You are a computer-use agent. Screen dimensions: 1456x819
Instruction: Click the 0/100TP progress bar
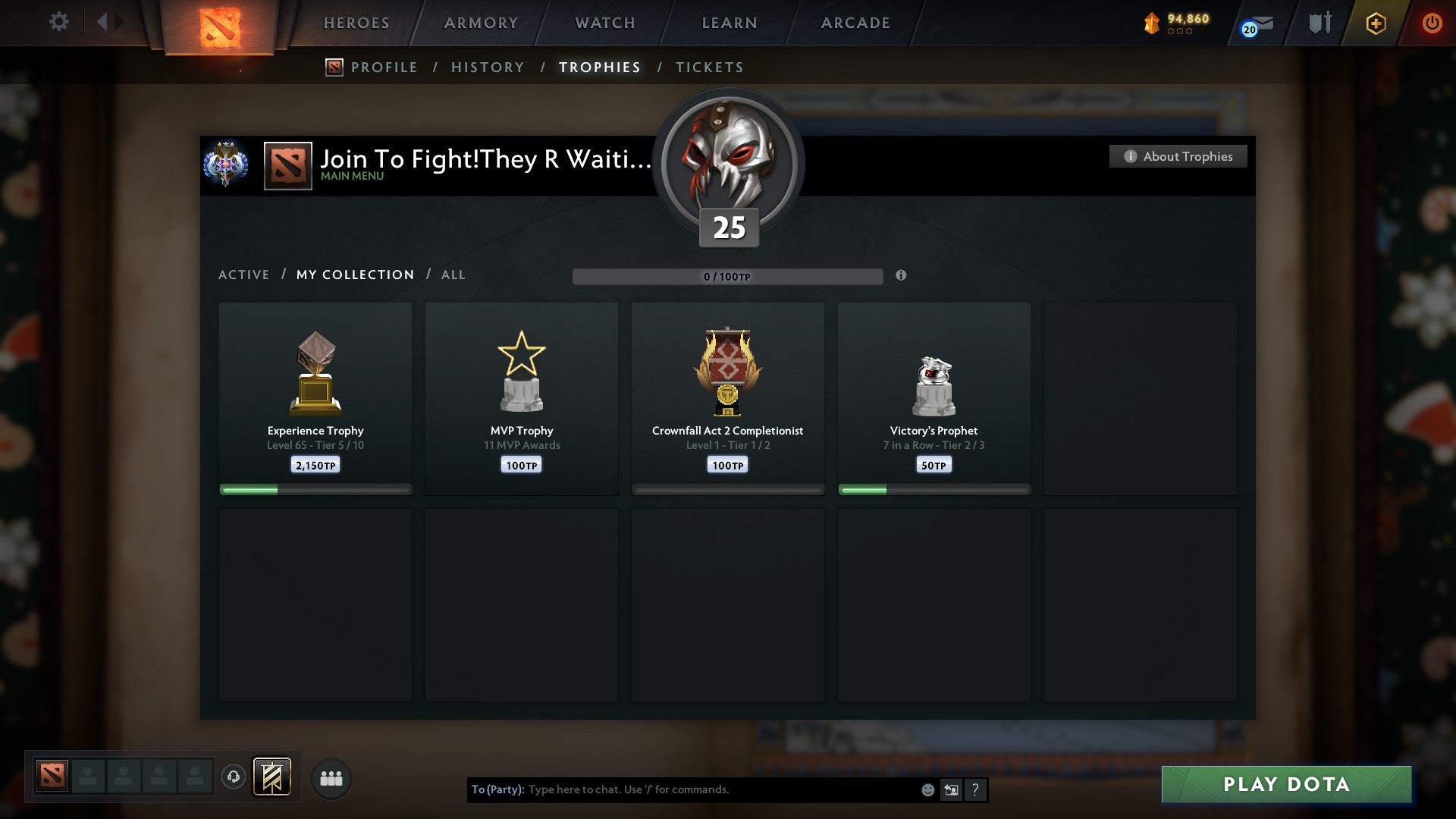point(728,277)
